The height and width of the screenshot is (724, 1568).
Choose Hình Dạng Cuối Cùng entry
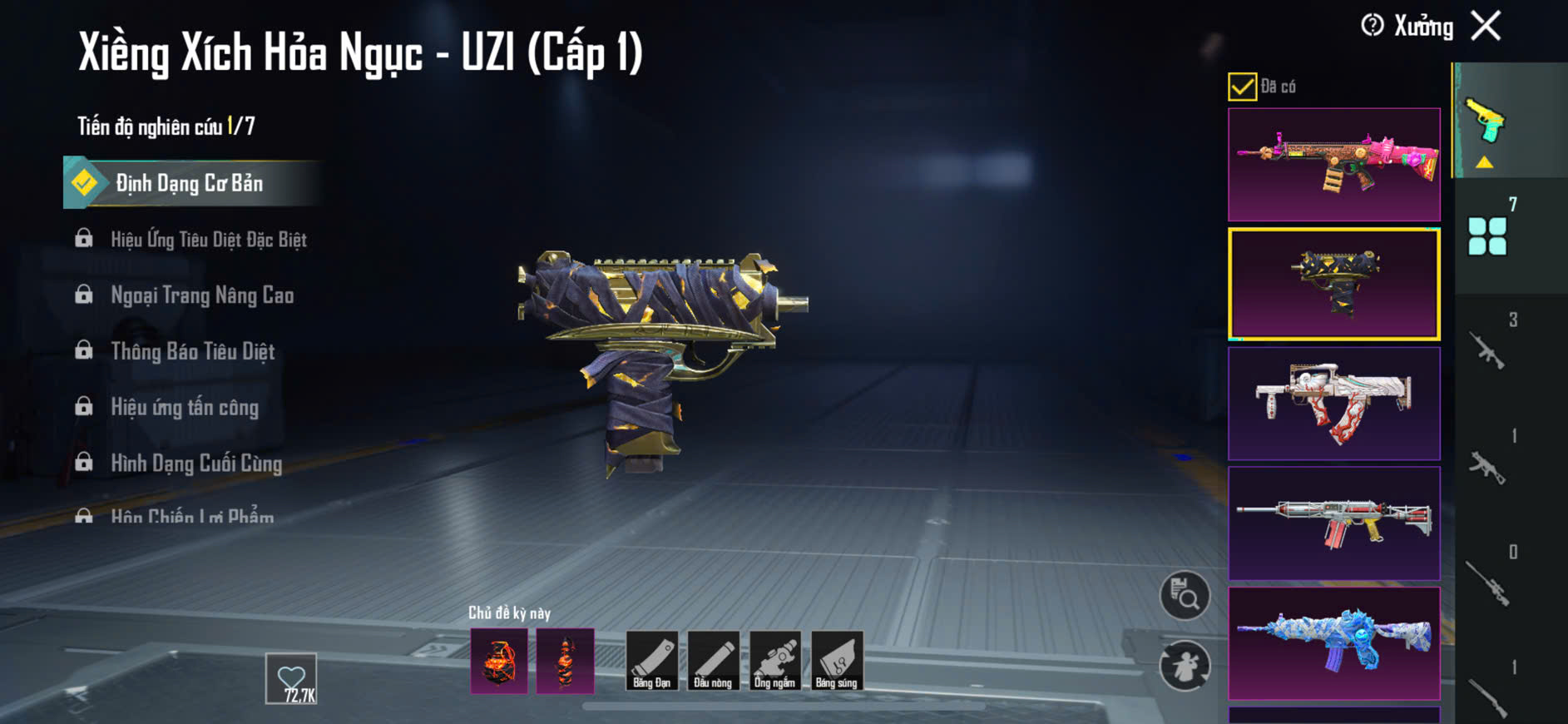[x=196, y=463]
